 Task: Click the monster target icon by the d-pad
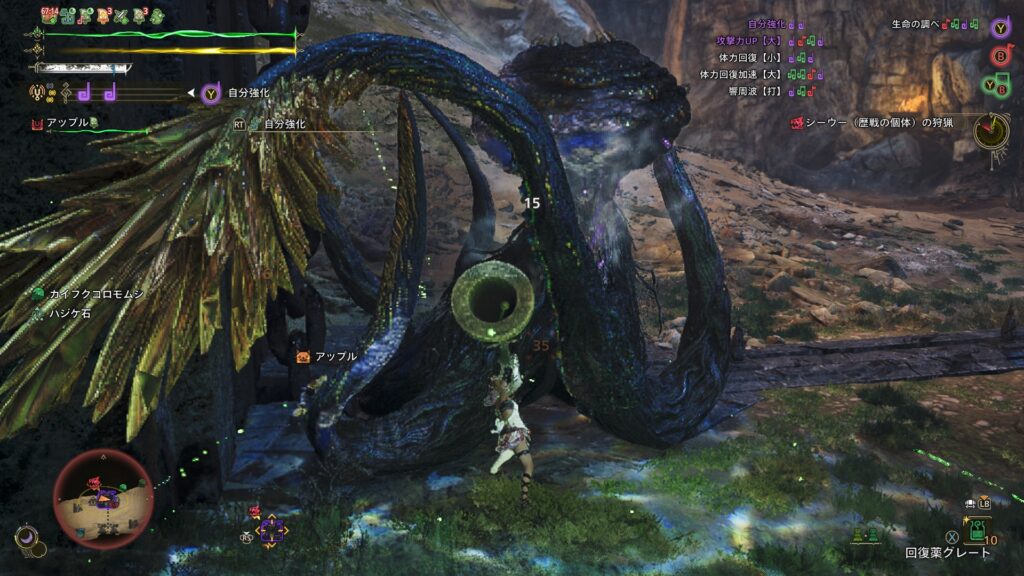[x=254, y=511]
